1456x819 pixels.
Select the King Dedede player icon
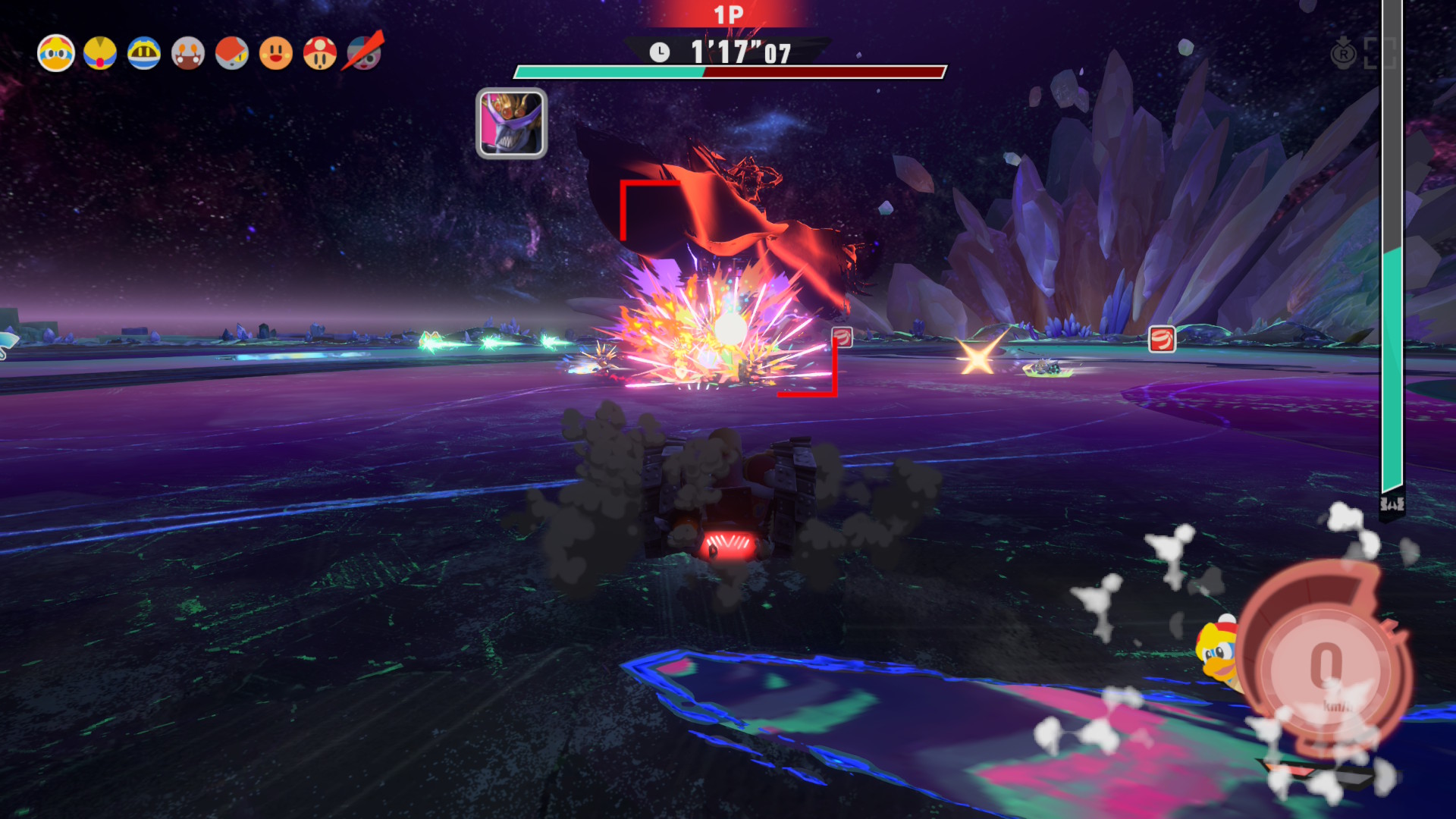pos(56,54)
